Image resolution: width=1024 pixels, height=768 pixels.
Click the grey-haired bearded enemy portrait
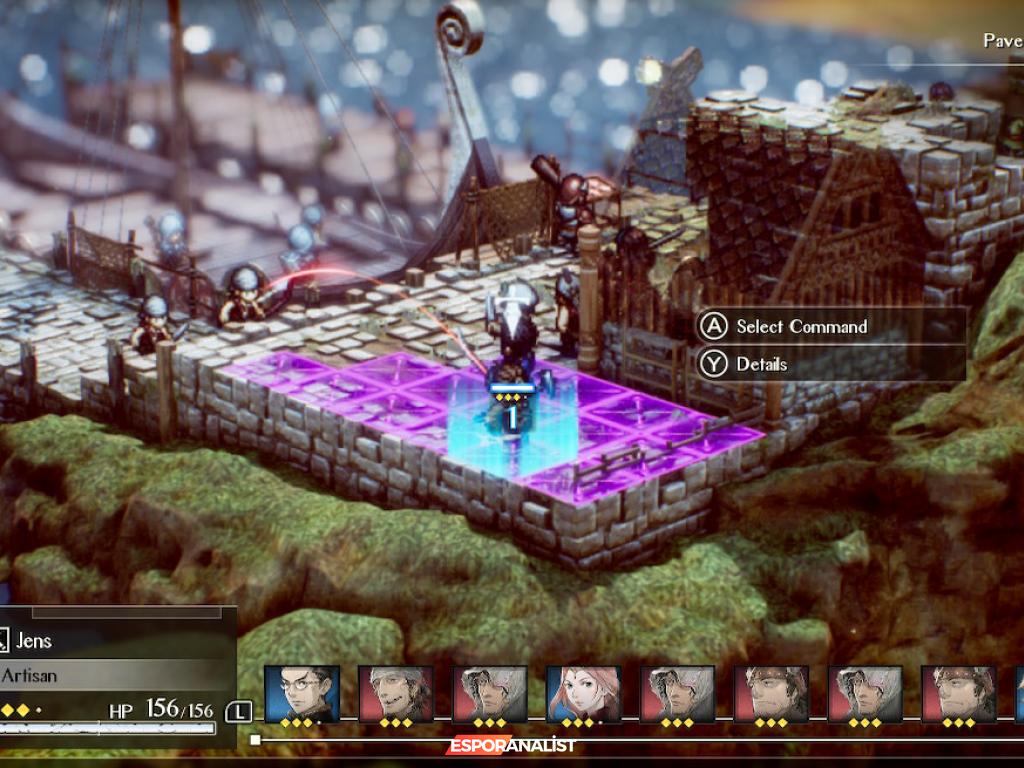[395, 694]
